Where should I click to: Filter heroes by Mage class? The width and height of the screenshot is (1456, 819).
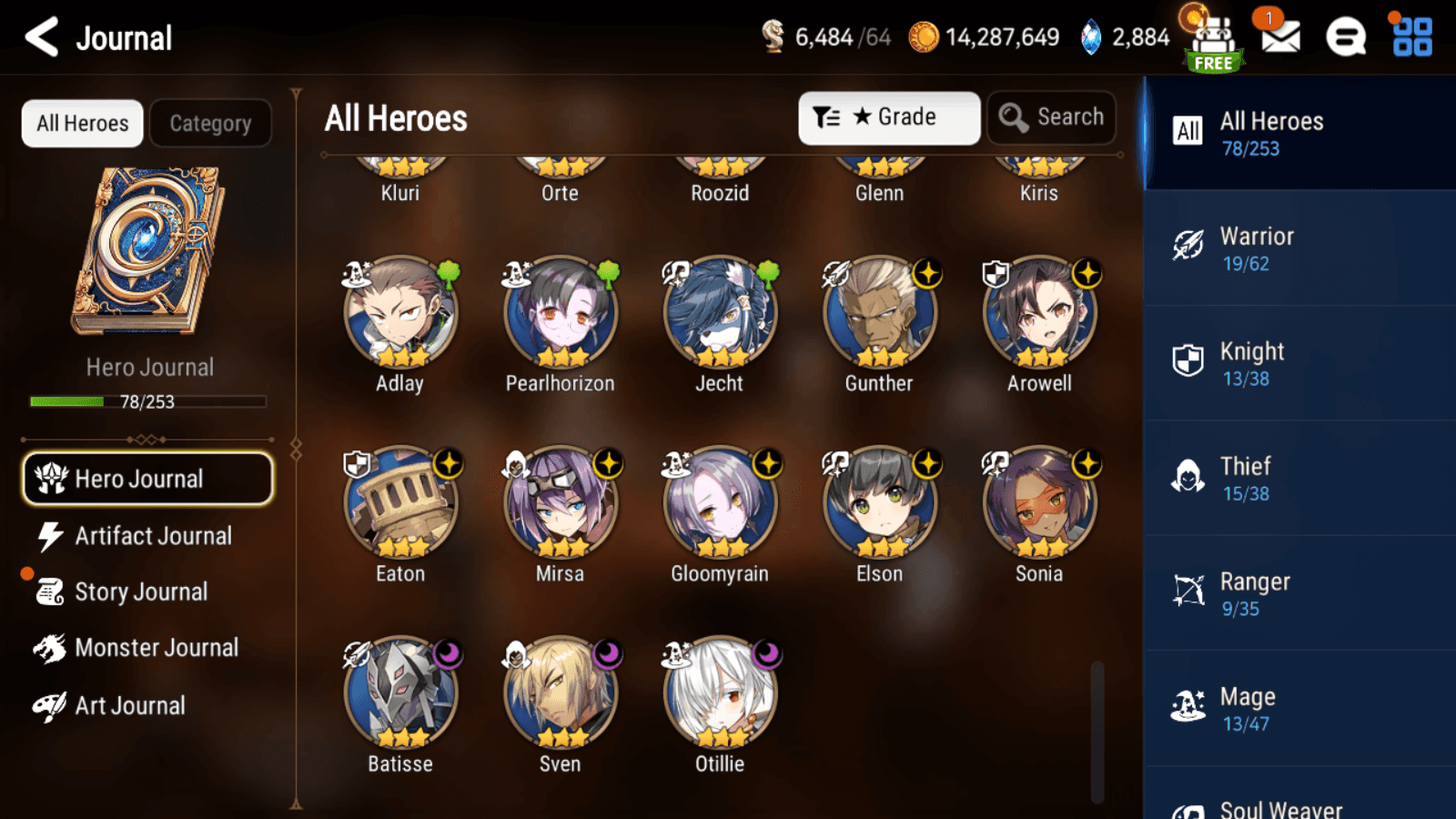coord(1296,708)
